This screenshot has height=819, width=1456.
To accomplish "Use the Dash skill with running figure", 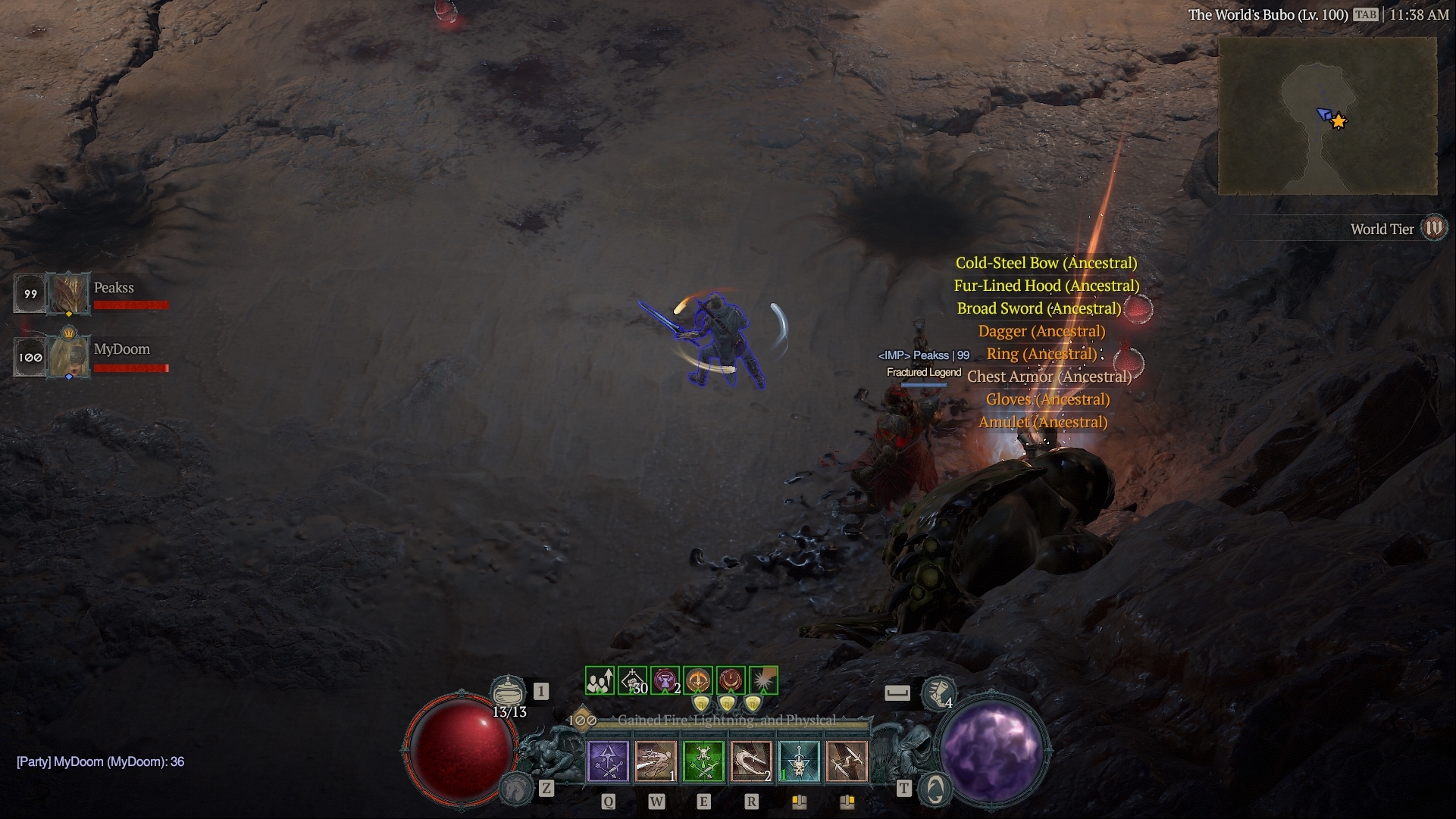I will [656, 761].
